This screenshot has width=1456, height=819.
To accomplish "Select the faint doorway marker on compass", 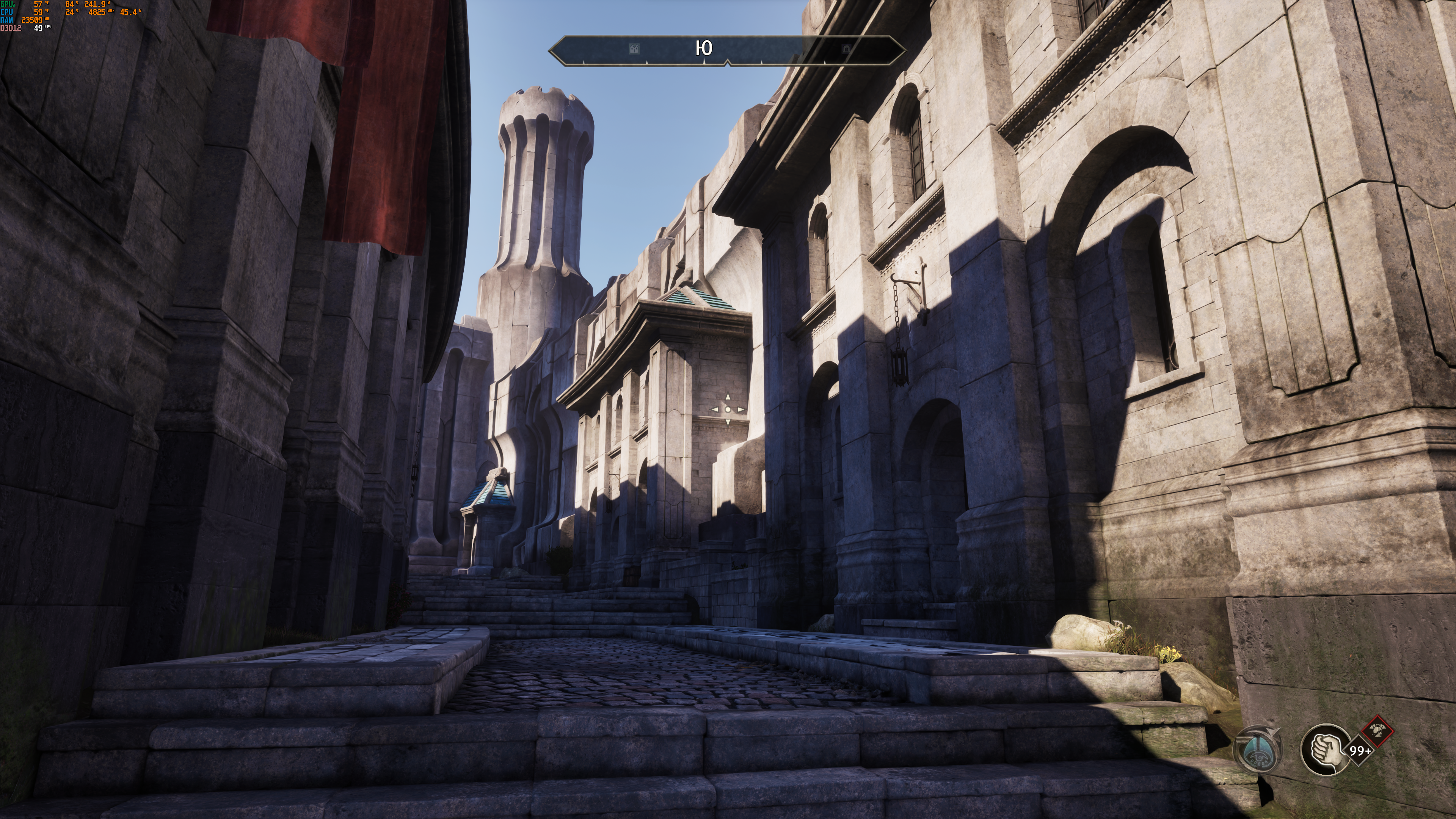I will pyautogui.click(x=846, y=49).
